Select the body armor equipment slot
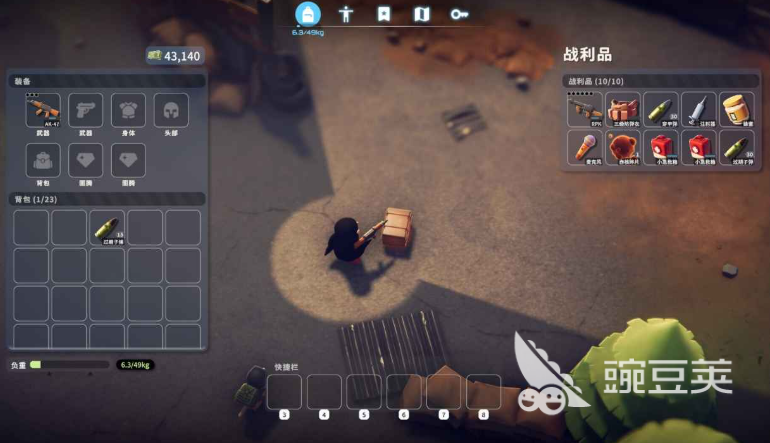Image resolution: width=770 pixels, height=443 pixels. click(x=128, y=111)
